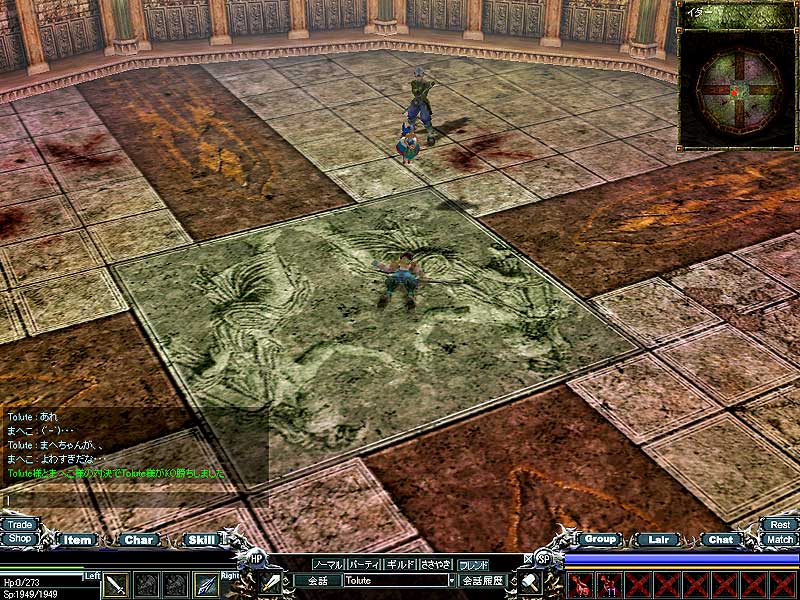Open the Shop menu
800x600 pixels.
19,538
